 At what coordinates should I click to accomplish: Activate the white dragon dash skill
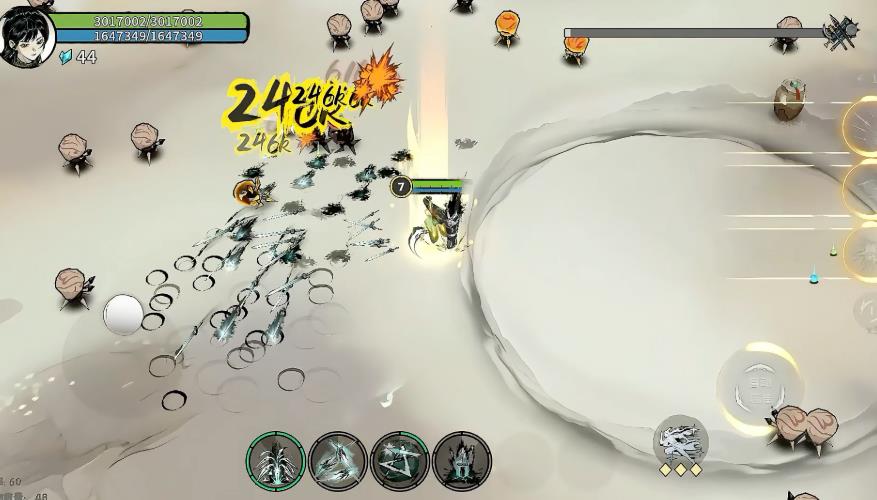pos(681,440)
